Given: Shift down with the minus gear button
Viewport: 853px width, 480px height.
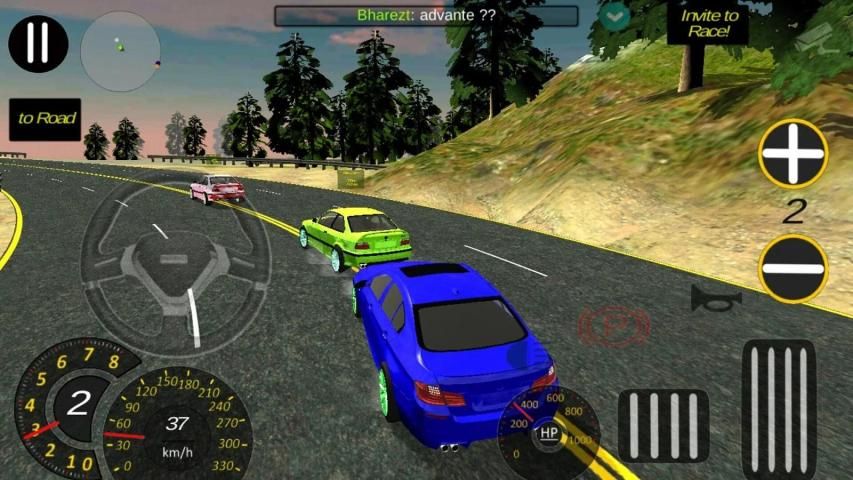Looking at the screenshot, I should tap(792, 268).
